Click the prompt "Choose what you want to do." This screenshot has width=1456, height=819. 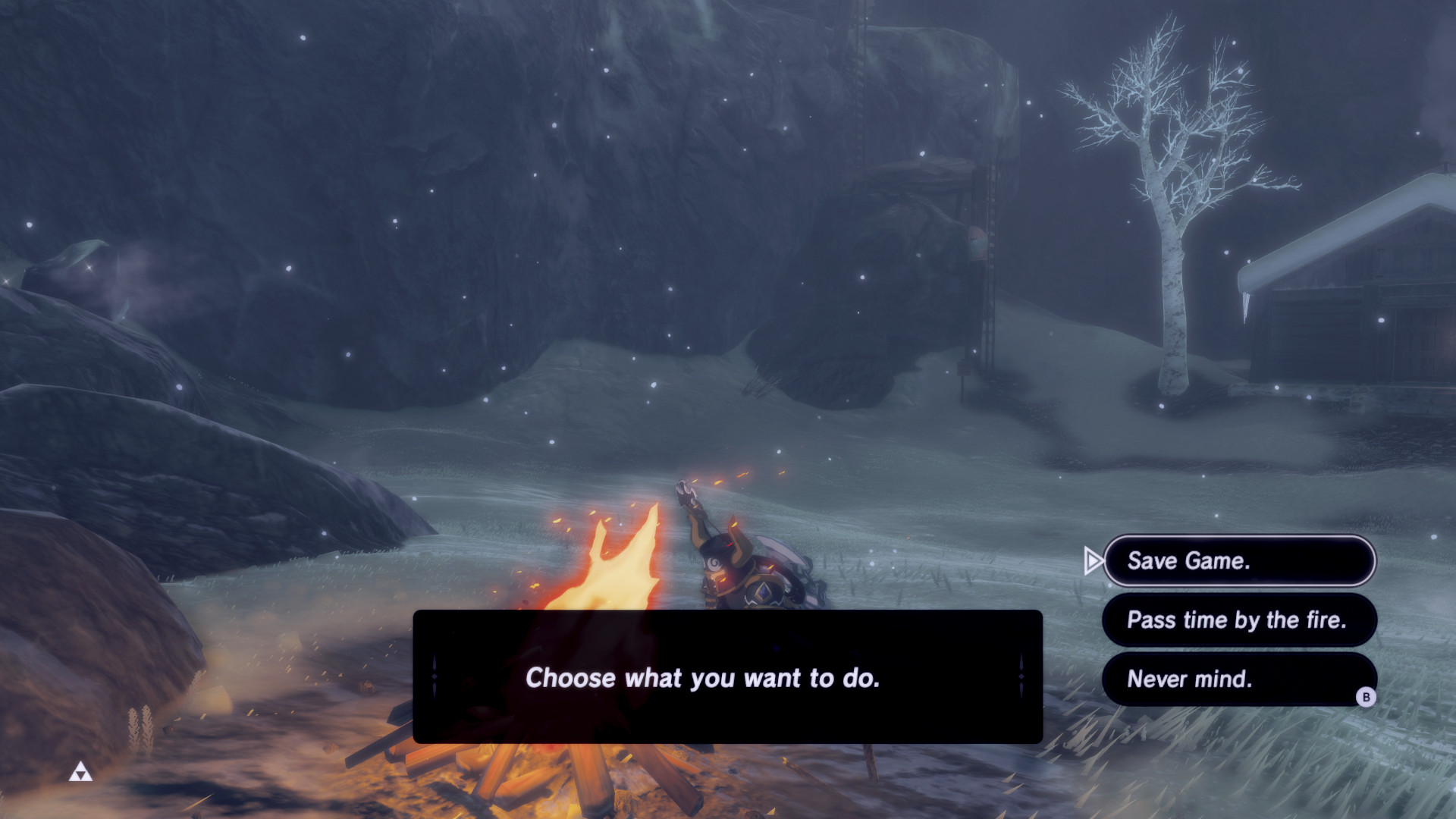(705, 679)
